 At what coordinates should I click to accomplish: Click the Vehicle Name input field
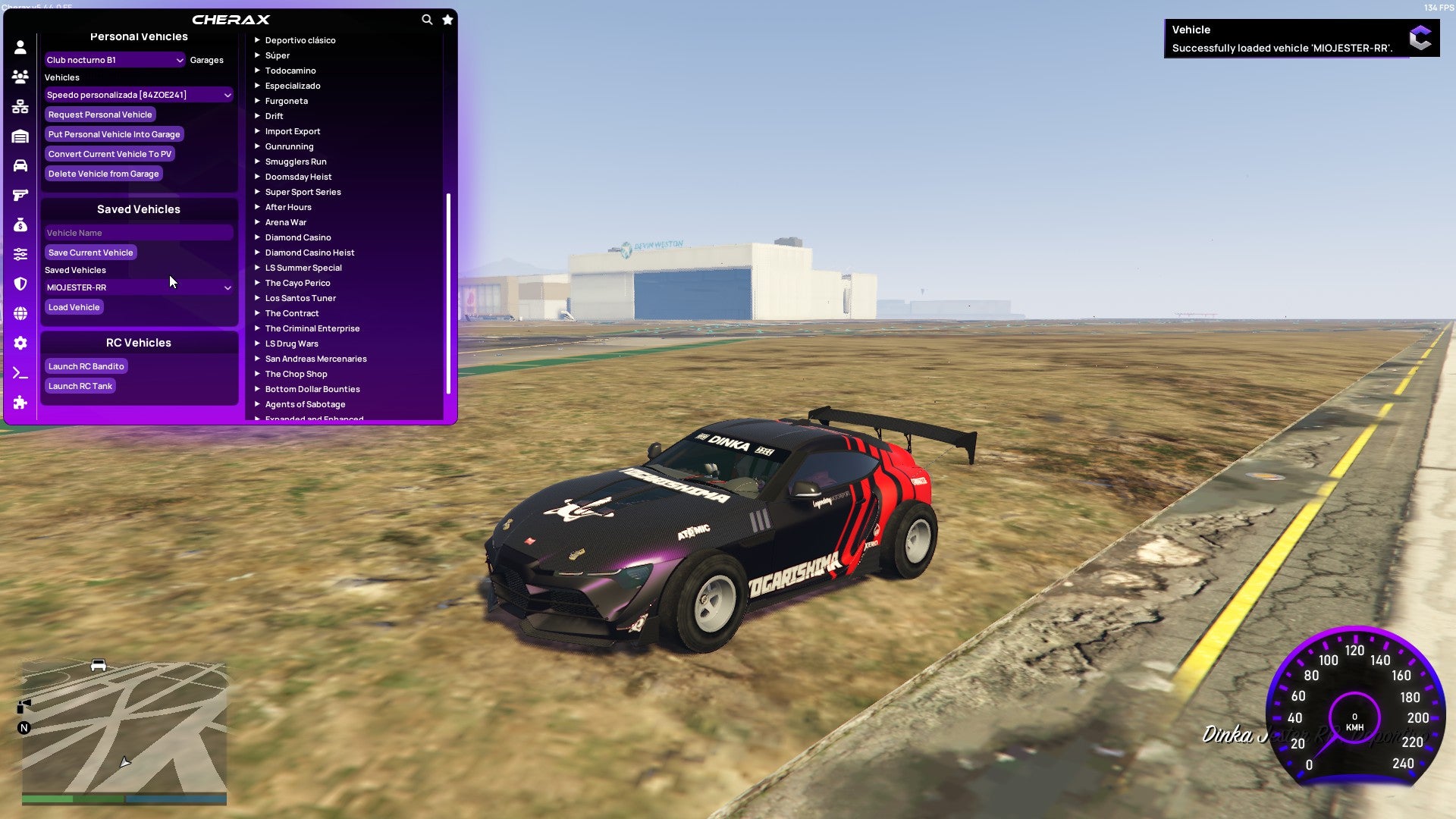(x=138, y=232)
